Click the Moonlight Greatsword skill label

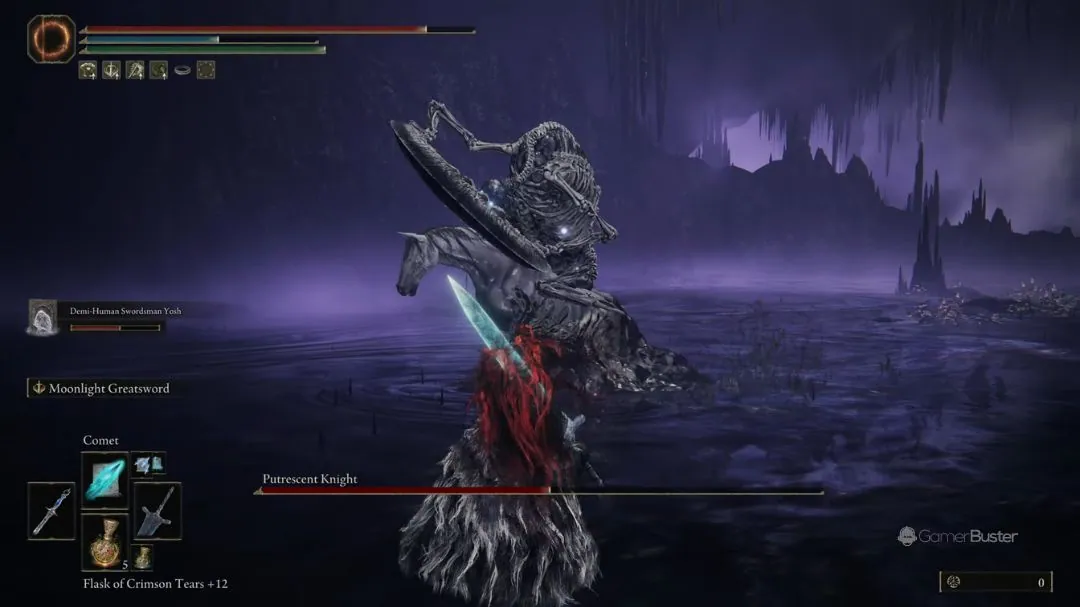[x=100, y=388]
